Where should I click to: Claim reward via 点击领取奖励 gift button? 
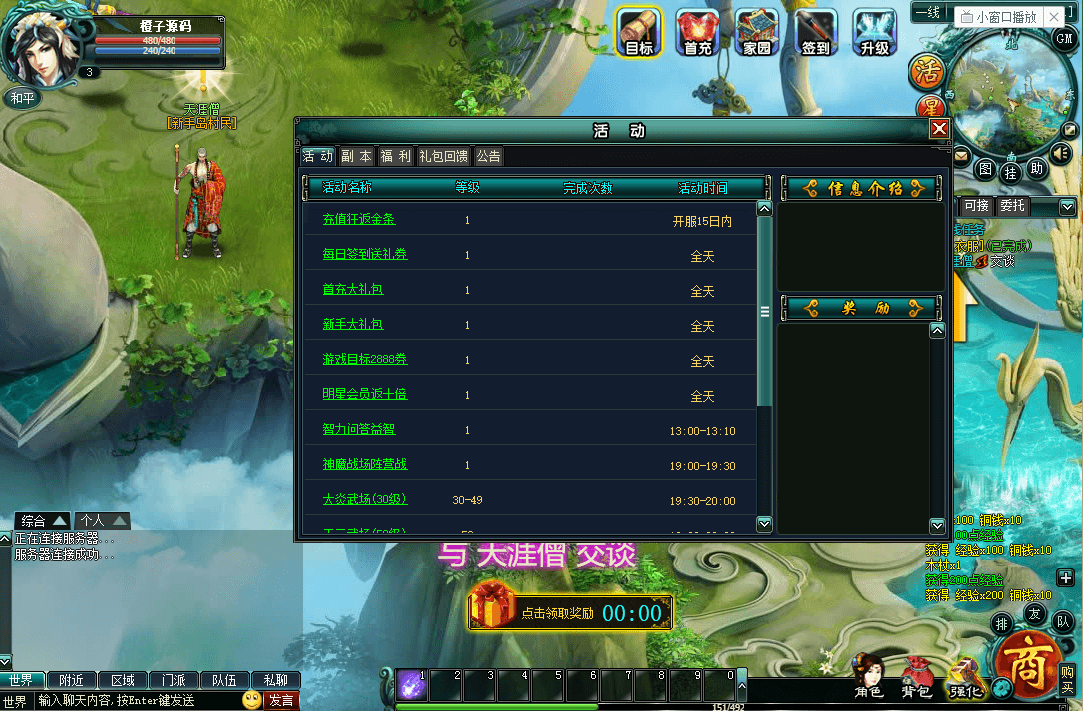pyautogui.click(x=570, y=612)
